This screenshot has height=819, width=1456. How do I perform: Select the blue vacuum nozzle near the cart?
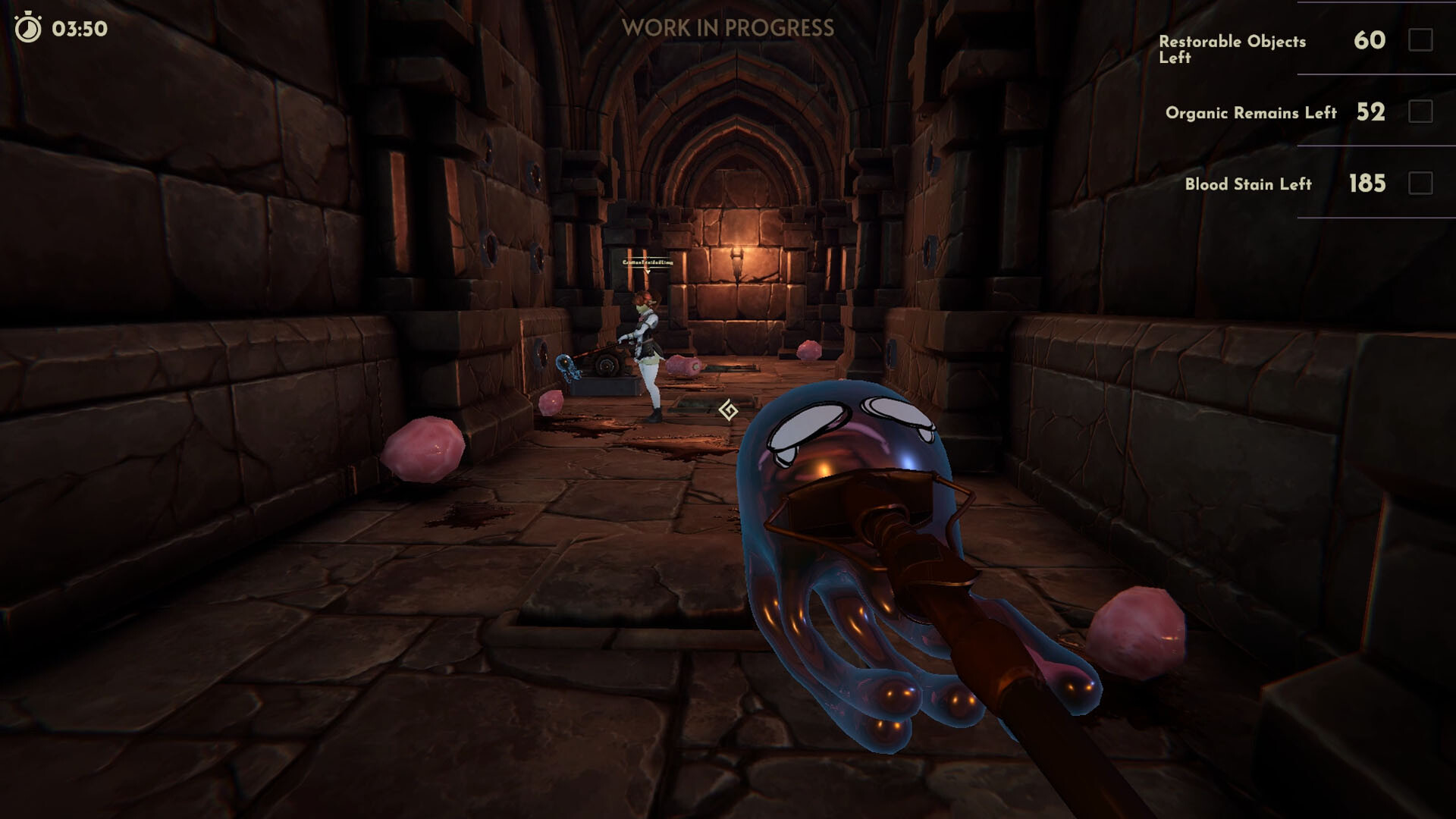pyautogui.click(x=565, y=364)
